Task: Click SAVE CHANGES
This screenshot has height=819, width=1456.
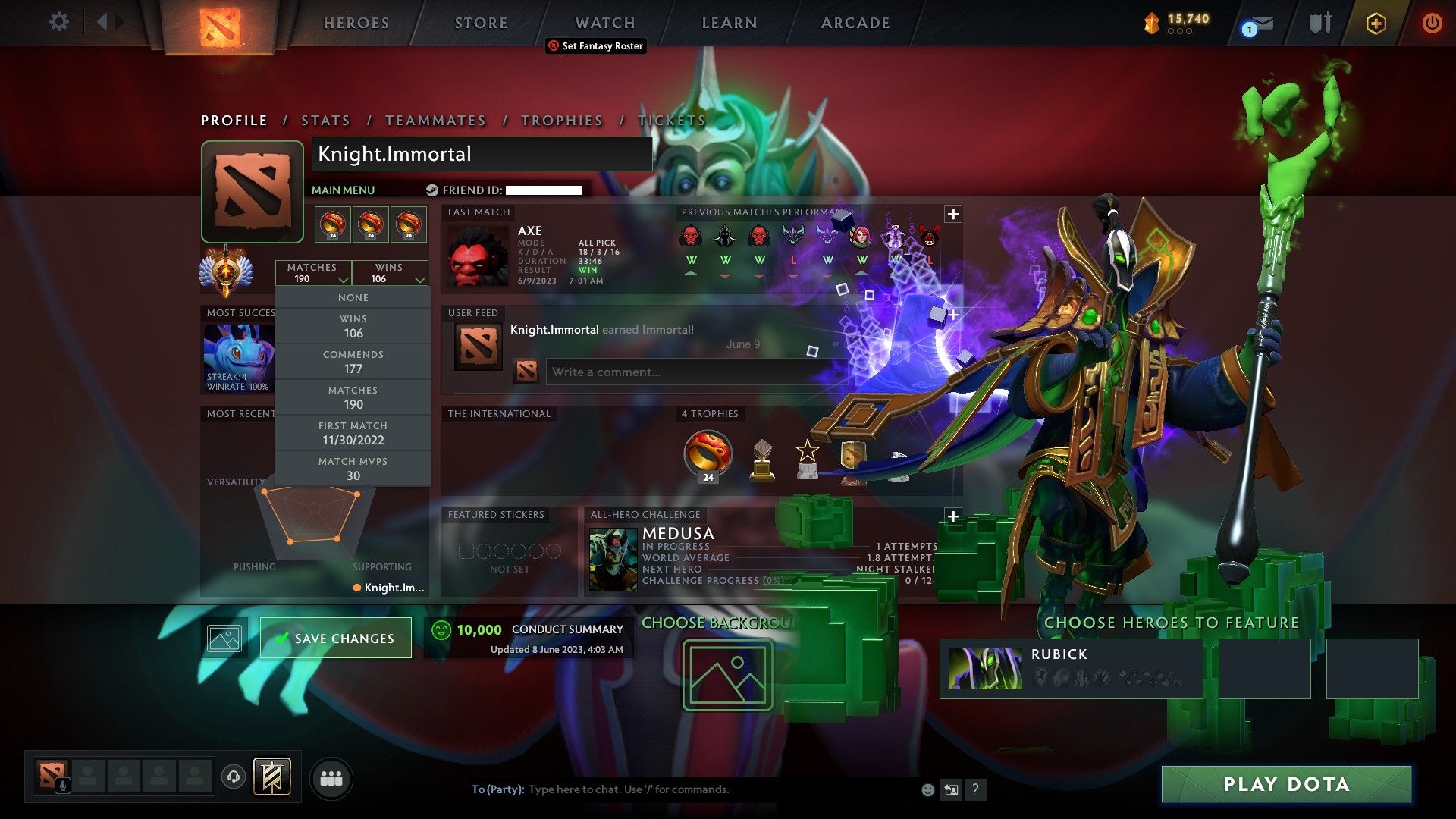Action: (336, 638)
